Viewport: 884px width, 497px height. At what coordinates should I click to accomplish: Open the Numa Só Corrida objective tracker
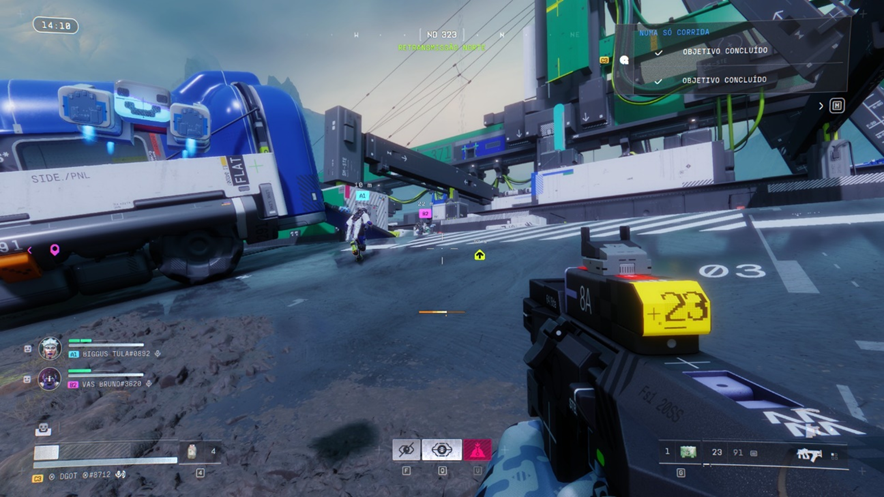[x=675, y=32]
